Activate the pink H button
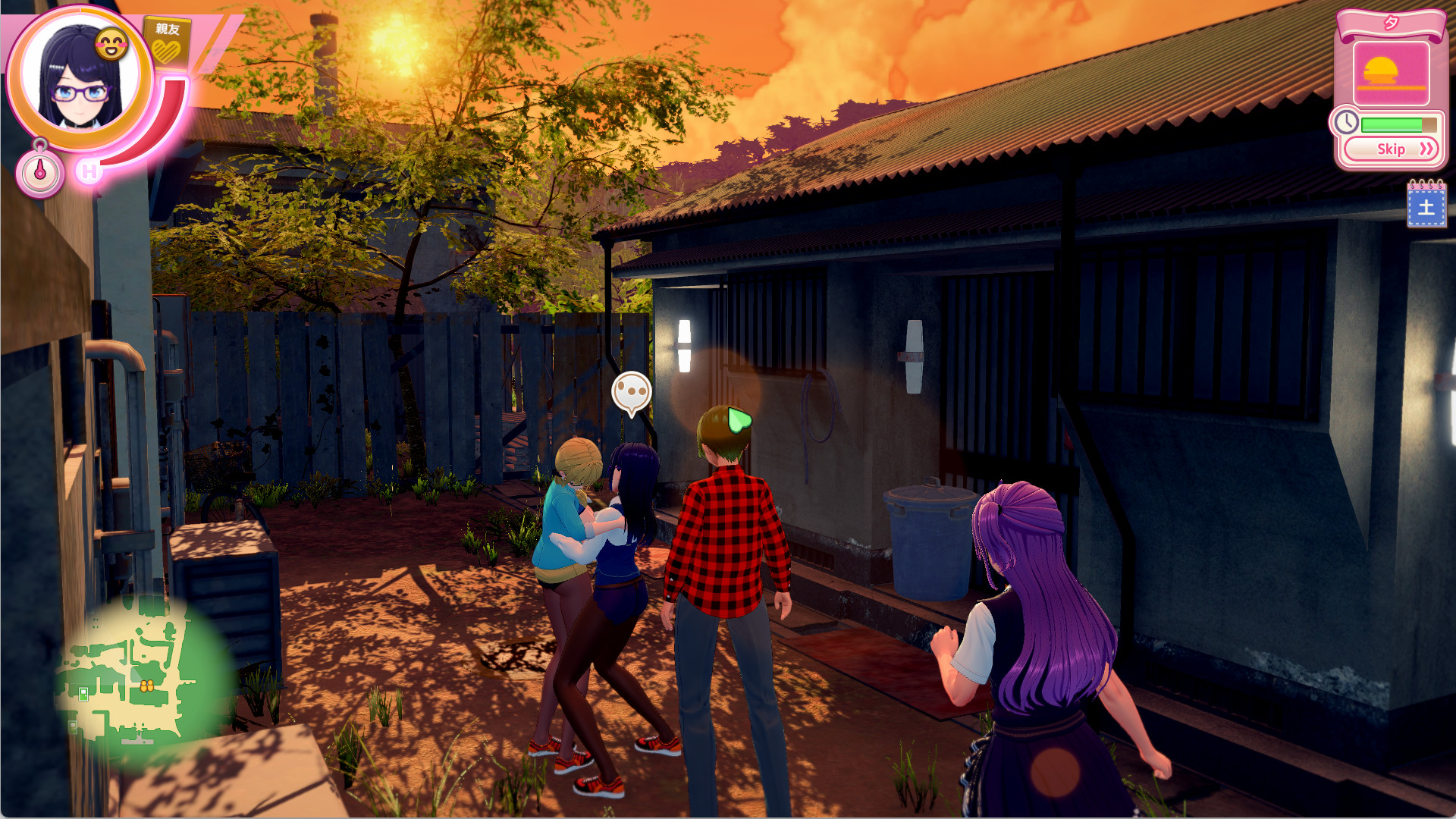 click(x=89, y=171)
